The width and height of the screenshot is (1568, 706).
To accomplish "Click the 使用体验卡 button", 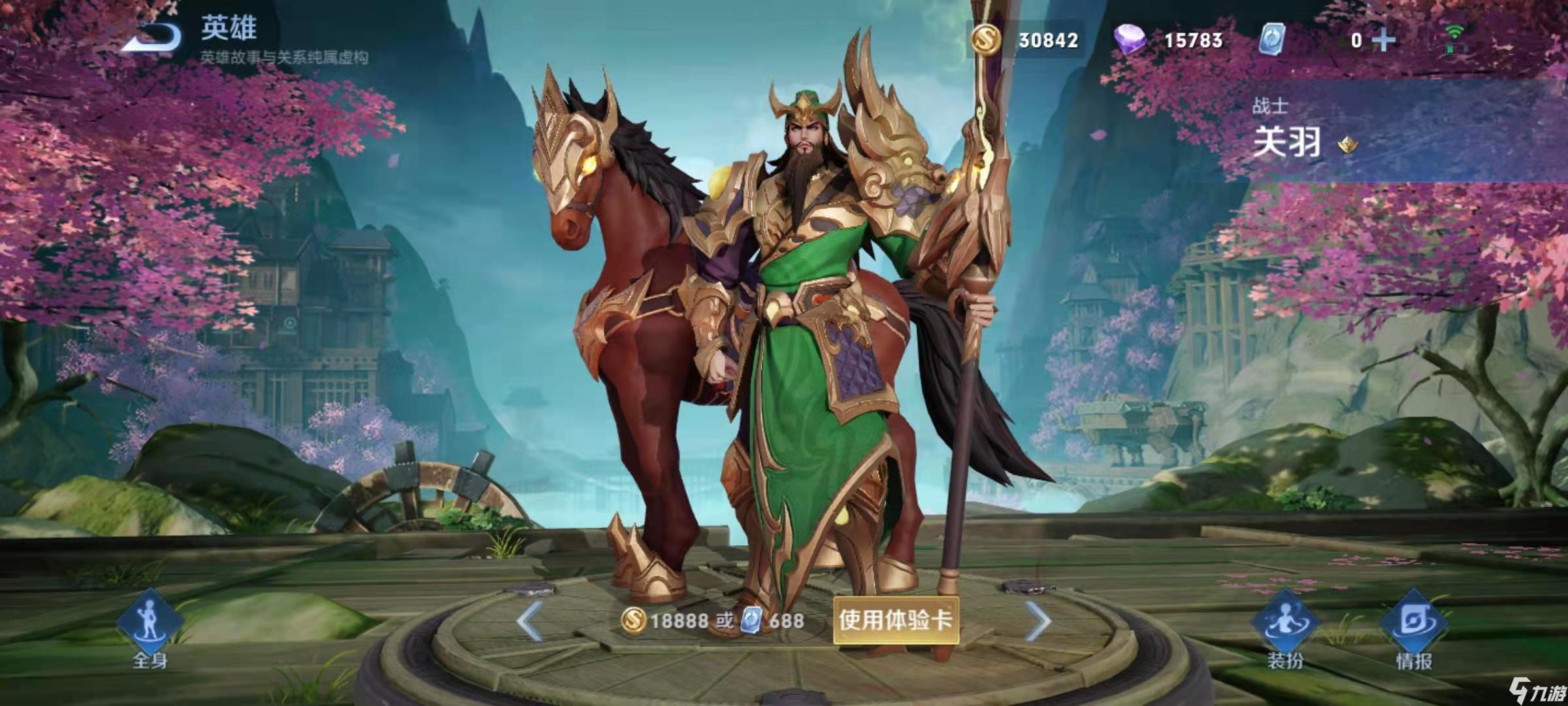I will [895, 620].
